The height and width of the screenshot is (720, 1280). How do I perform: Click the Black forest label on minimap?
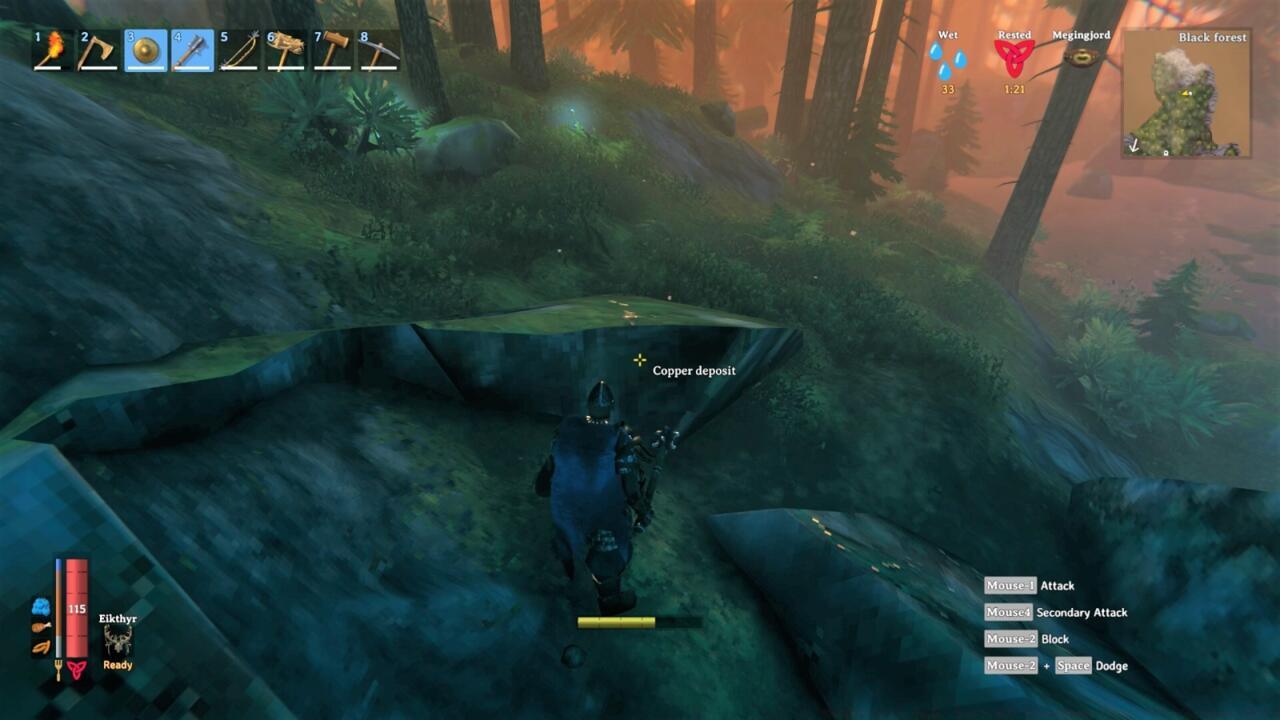pos(1212,37)
